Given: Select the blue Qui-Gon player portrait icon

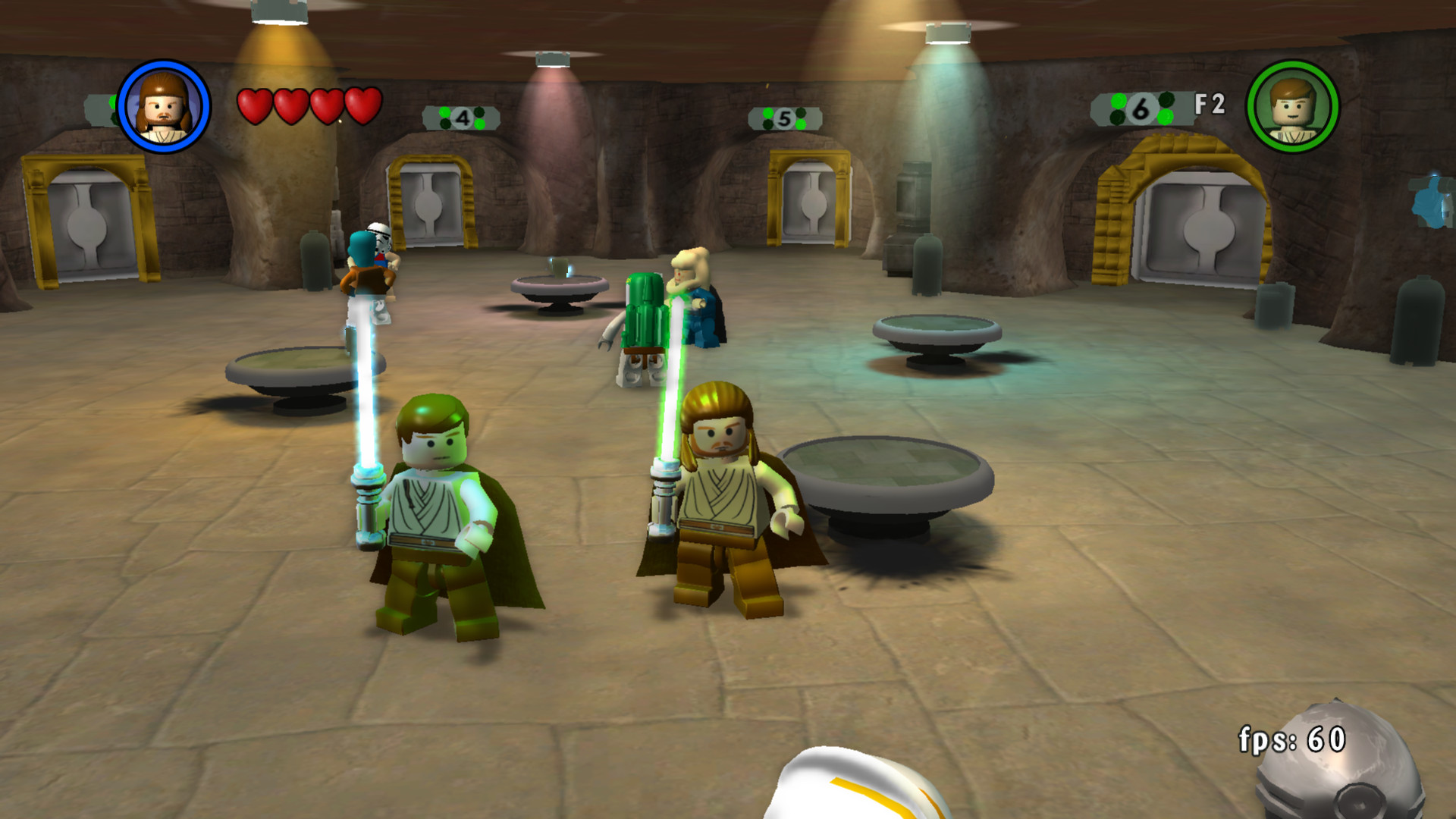Looking at the screenshot, I should (x=163, y=105).
